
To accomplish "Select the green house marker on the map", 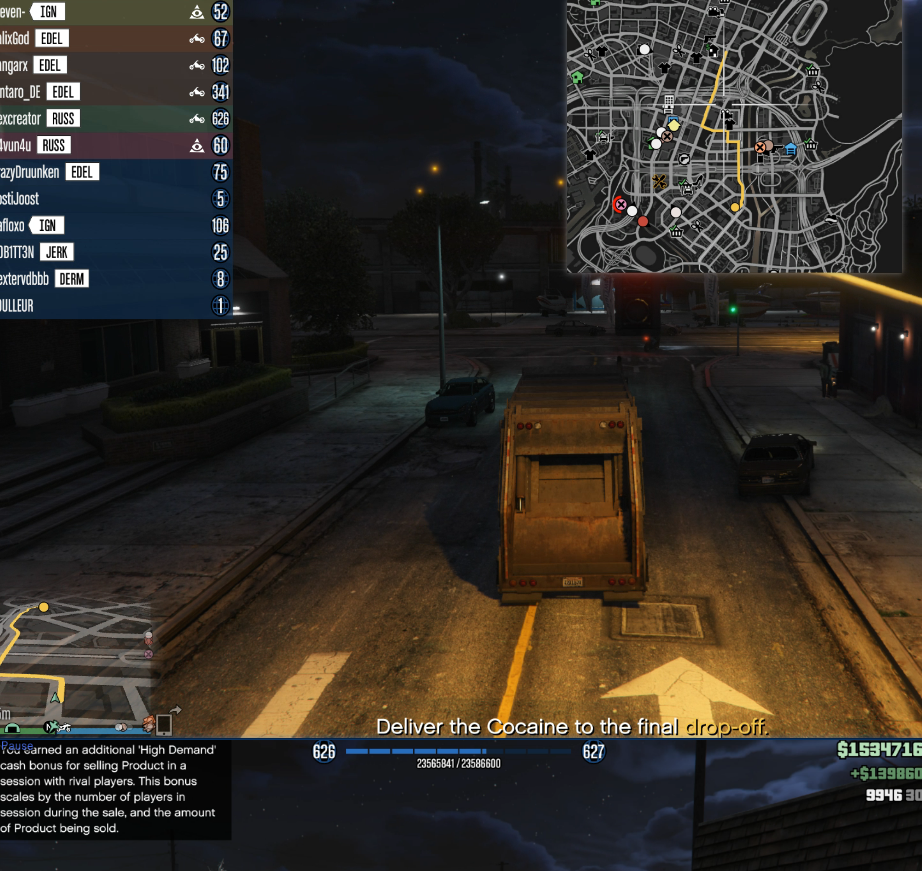I will 577,77.
